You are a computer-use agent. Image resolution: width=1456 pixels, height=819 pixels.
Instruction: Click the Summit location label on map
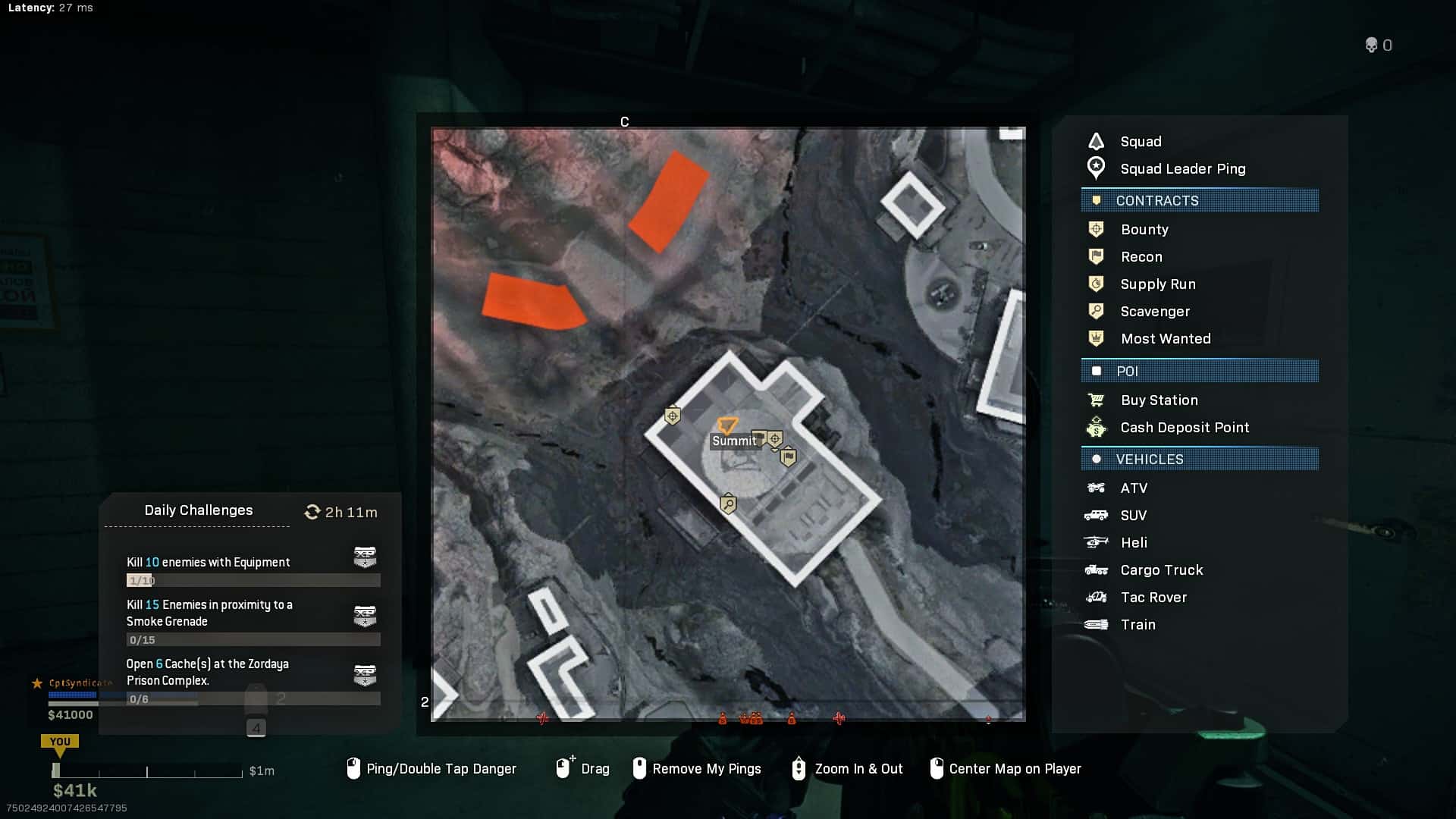[x=734, y=441]
